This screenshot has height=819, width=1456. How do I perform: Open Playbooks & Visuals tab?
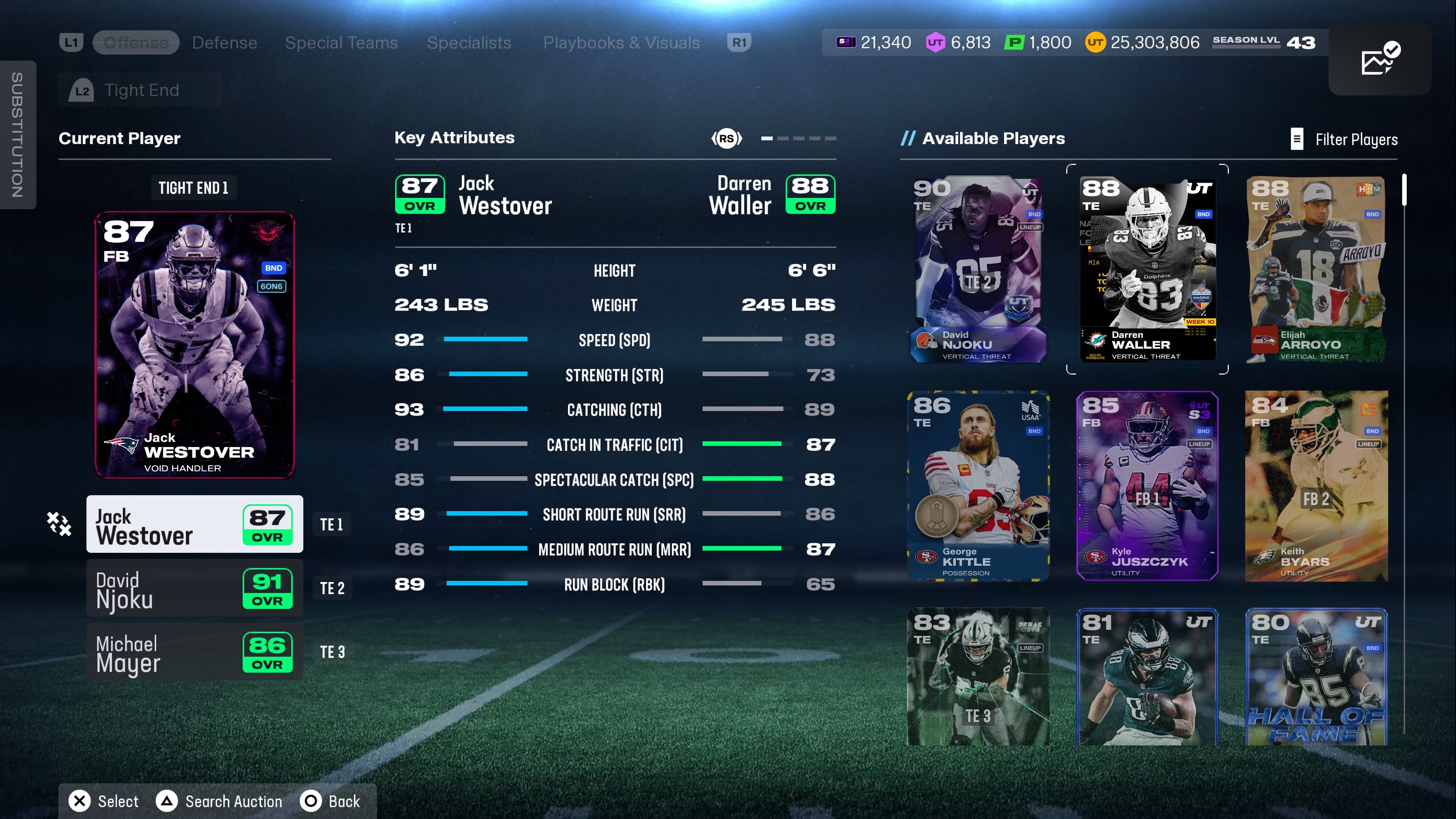pos(621,42)
